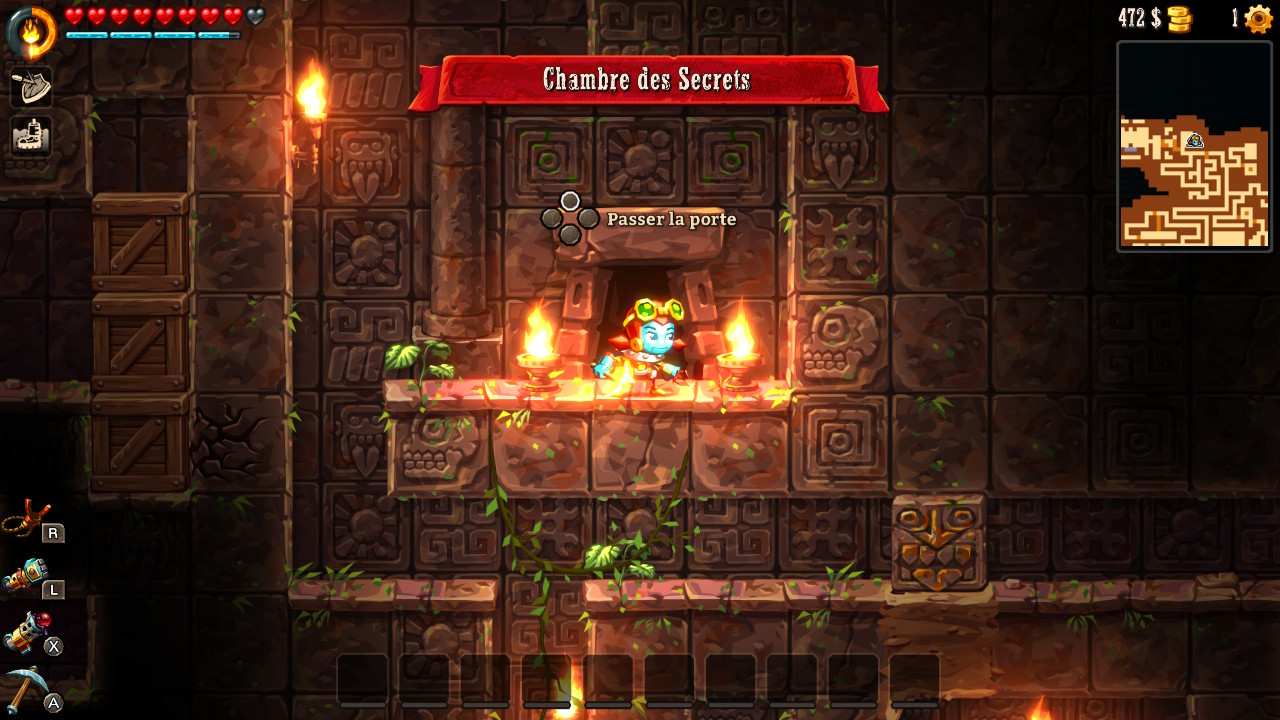This screenshot has width=1280, height=720.
Task: Select the pickaxe tool
Action: 27,687
